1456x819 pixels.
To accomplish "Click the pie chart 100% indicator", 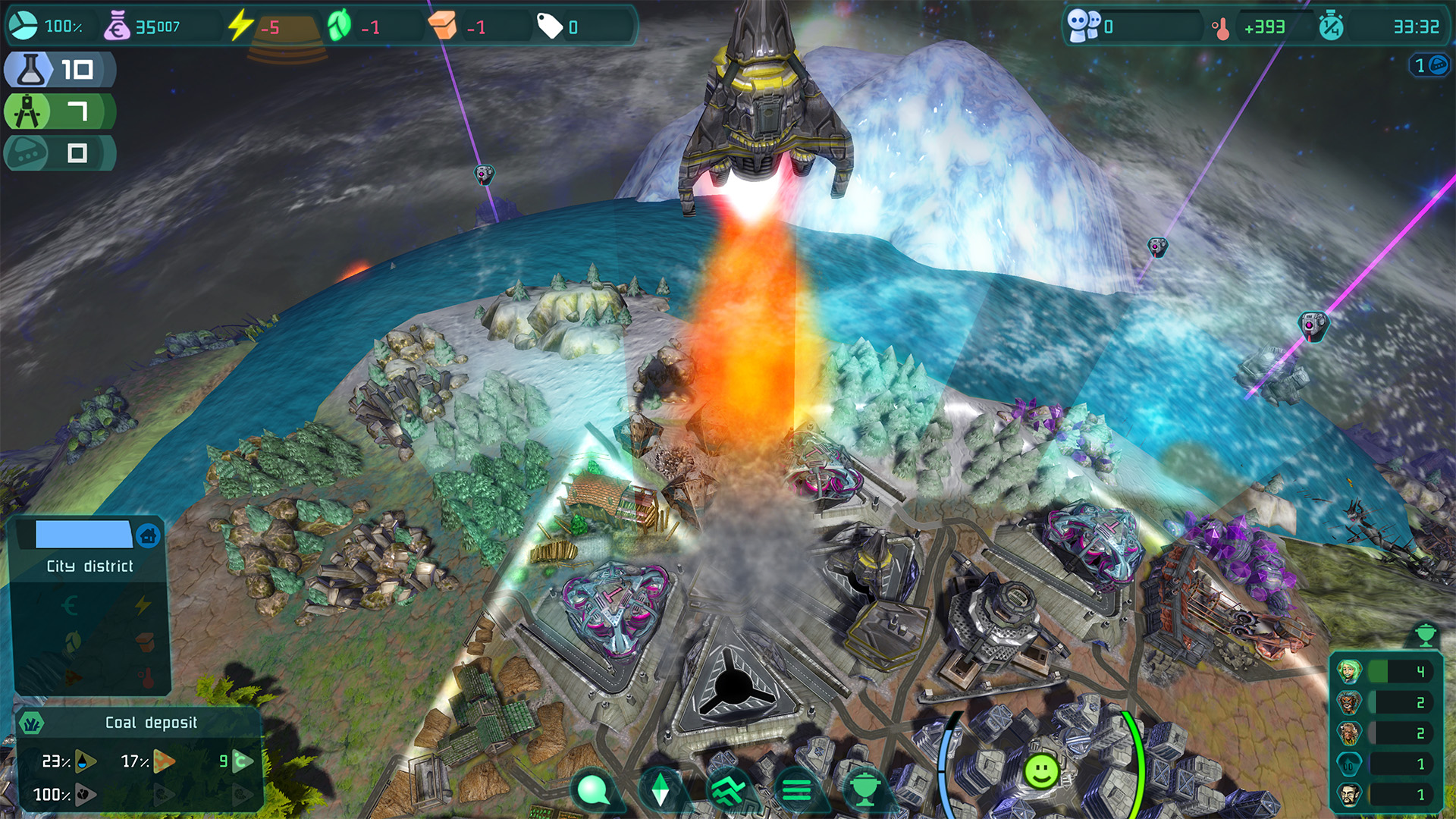I will [x=23, y=26].
